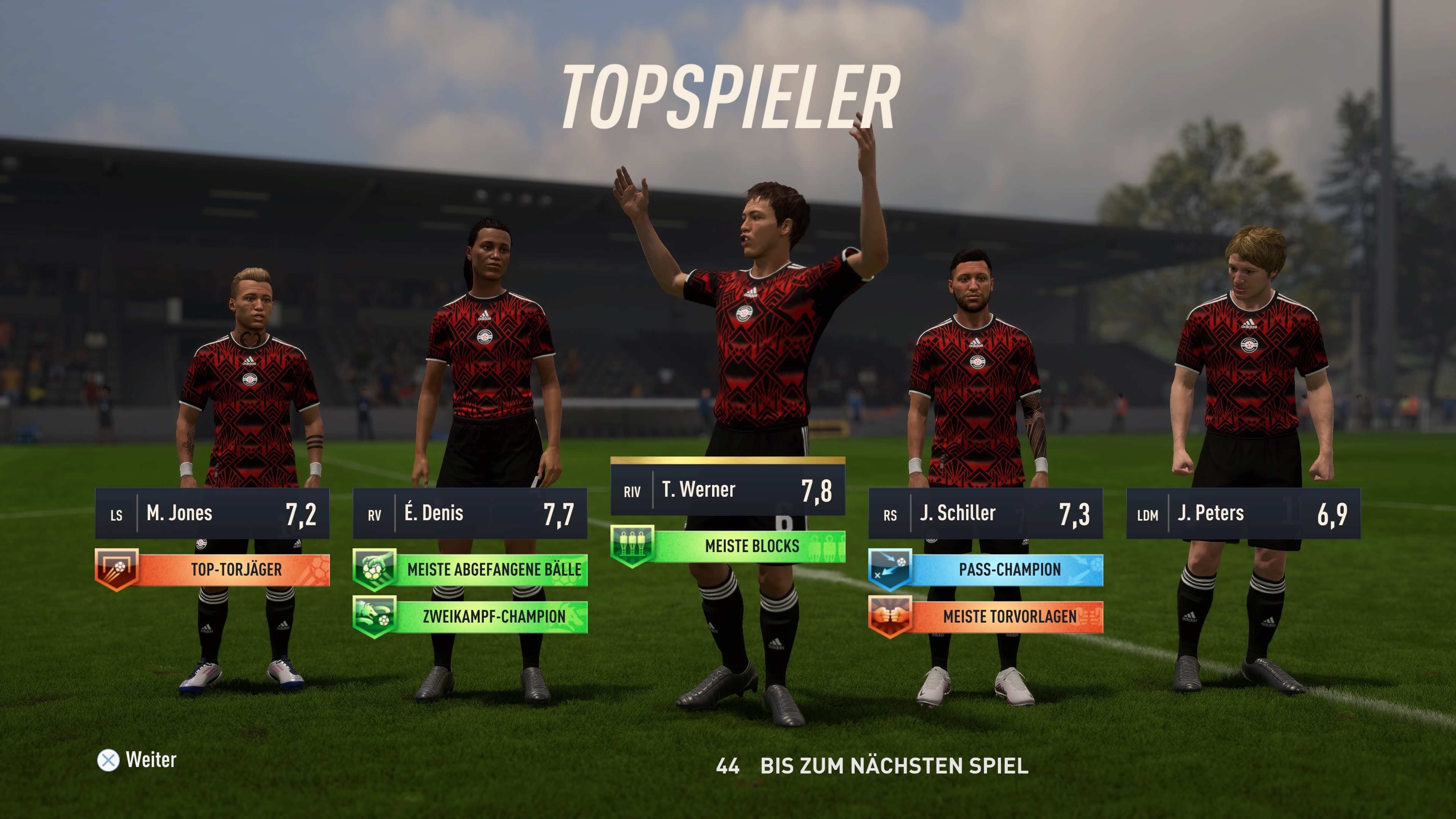Click the Zweikampf-Champion badge
The width and height of the screenshot is (1456, 819).
click(470, 616)
